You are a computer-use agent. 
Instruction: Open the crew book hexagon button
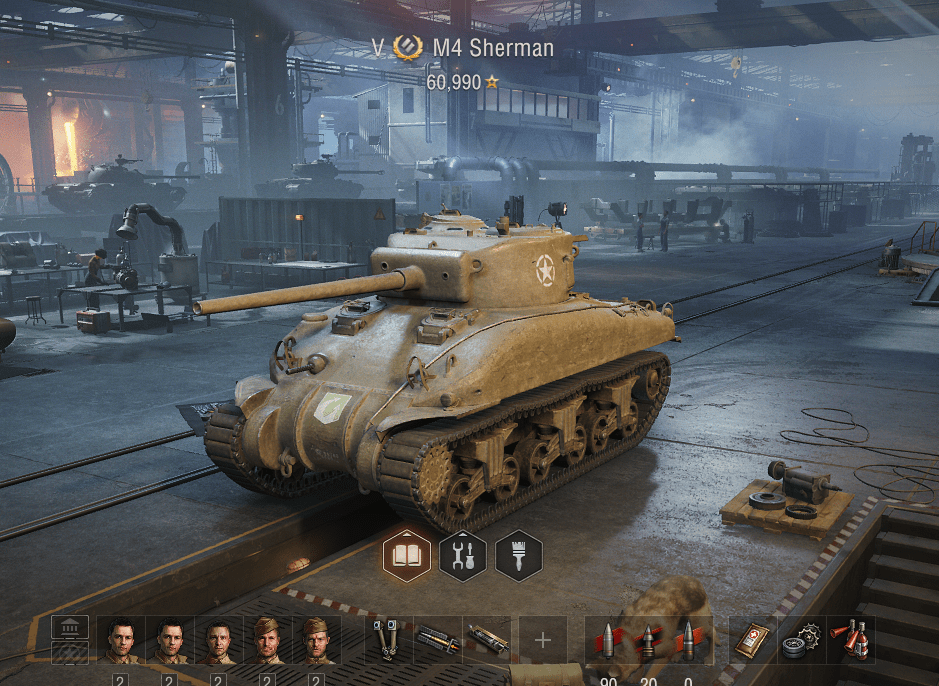tap(407, 555)
